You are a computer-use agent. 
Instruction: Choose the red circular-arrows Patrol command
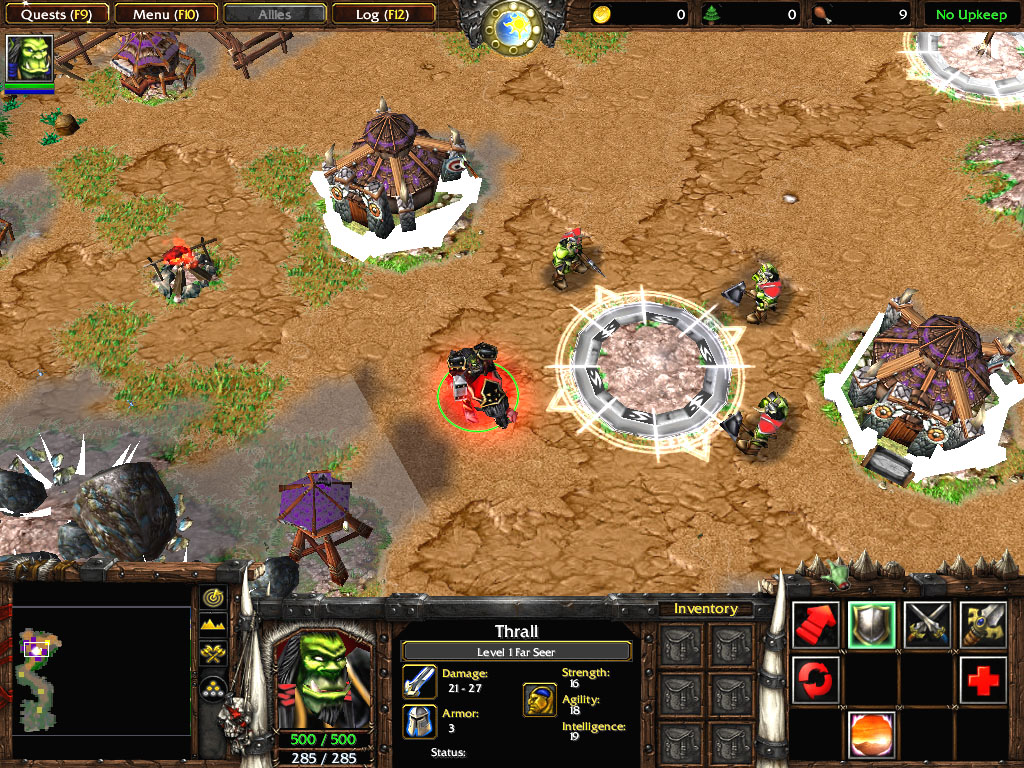tap(817, 680)
